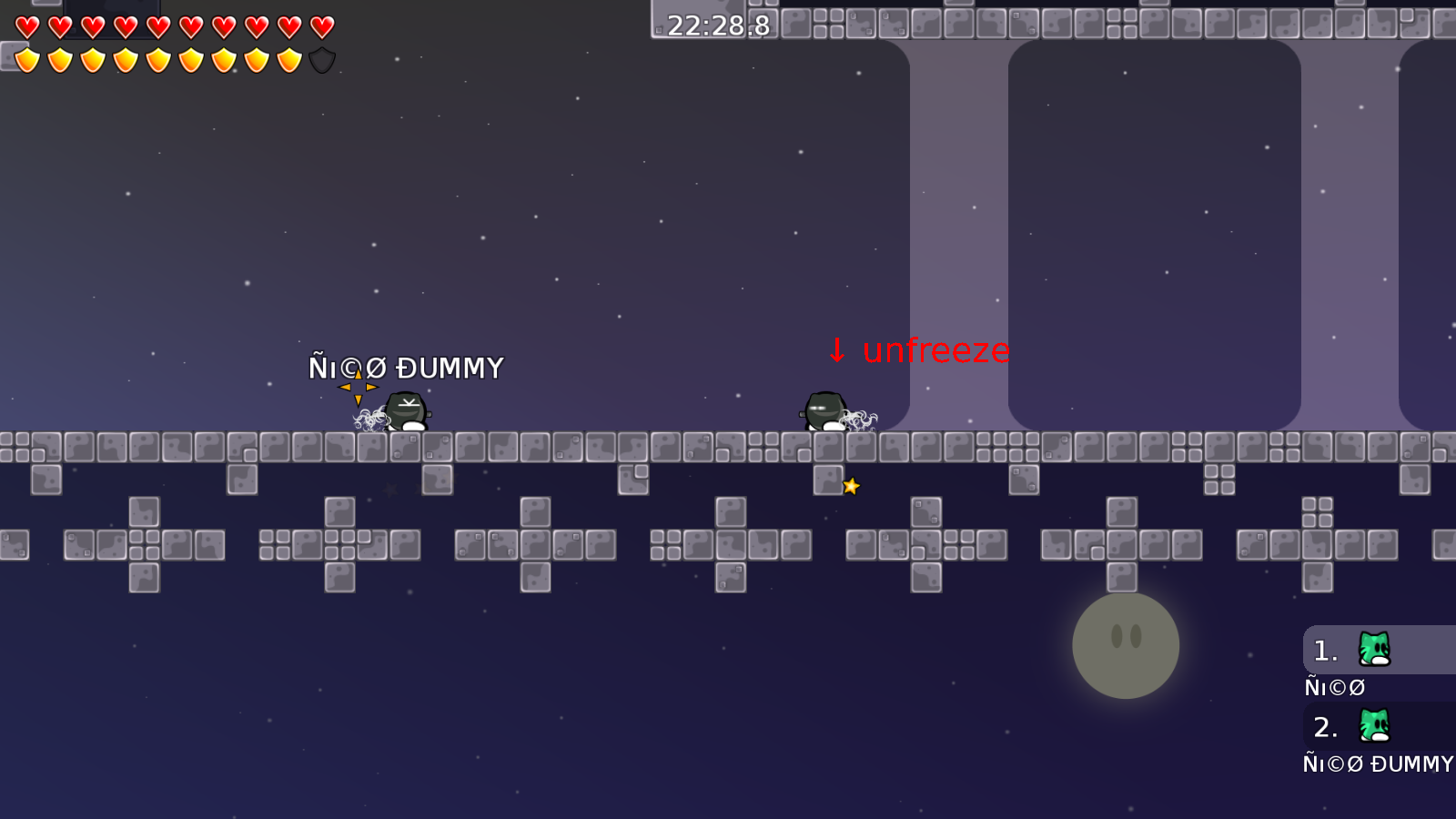Click the first red heart icon
The height and width of the screenshot is (819, 1456).
pos(25,27)
